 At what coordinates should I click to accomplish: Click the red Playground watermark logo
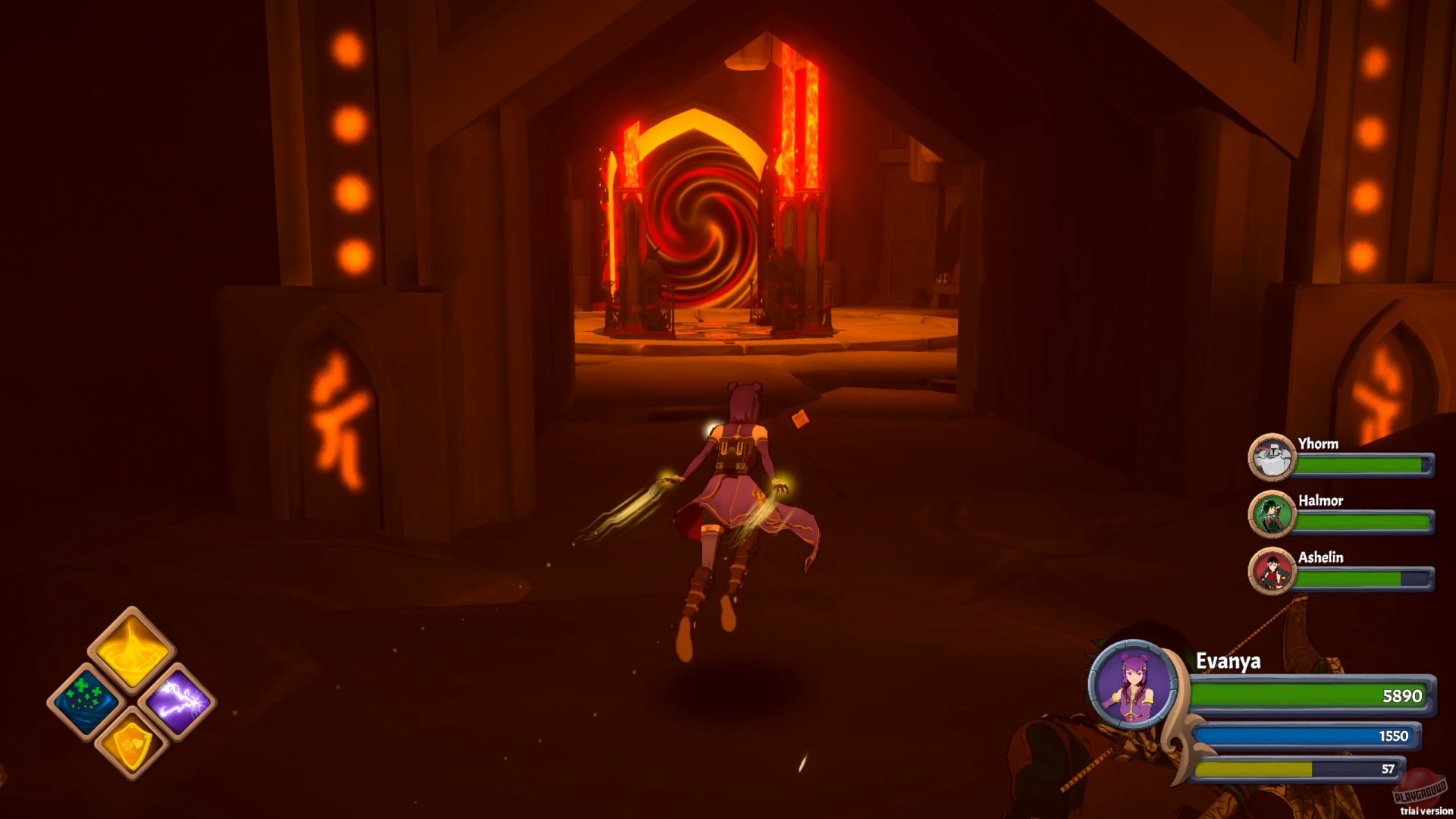click(x=1420, y=790)
